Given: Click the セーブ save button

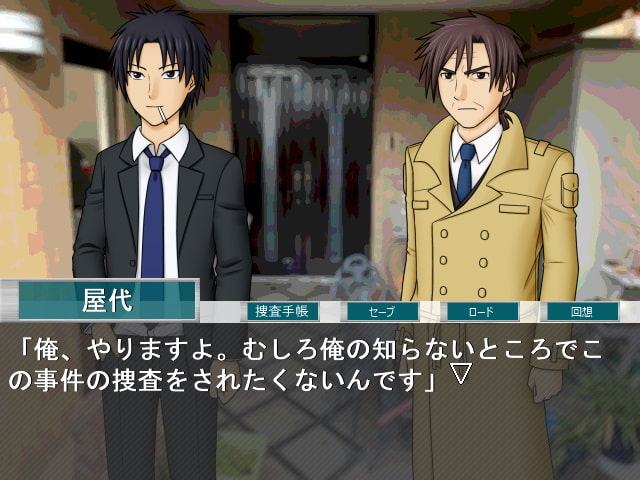Looking at the screenshot, I should click(x=383, y=311).
